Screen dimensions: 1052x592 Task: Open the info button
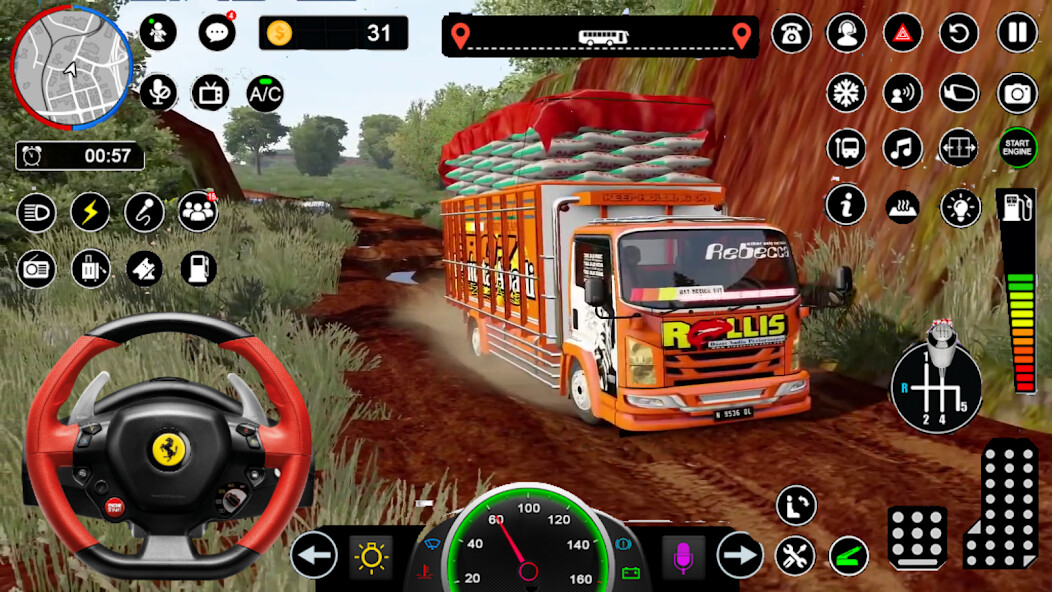pos(846,206)
